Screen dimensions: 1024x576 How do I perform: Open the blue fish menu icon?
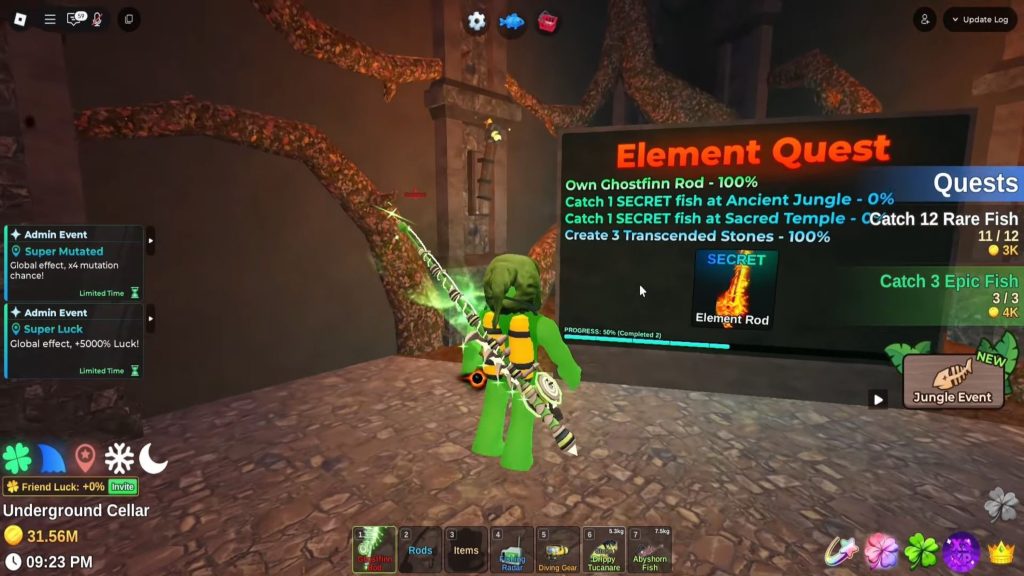[x=511, y=21]
